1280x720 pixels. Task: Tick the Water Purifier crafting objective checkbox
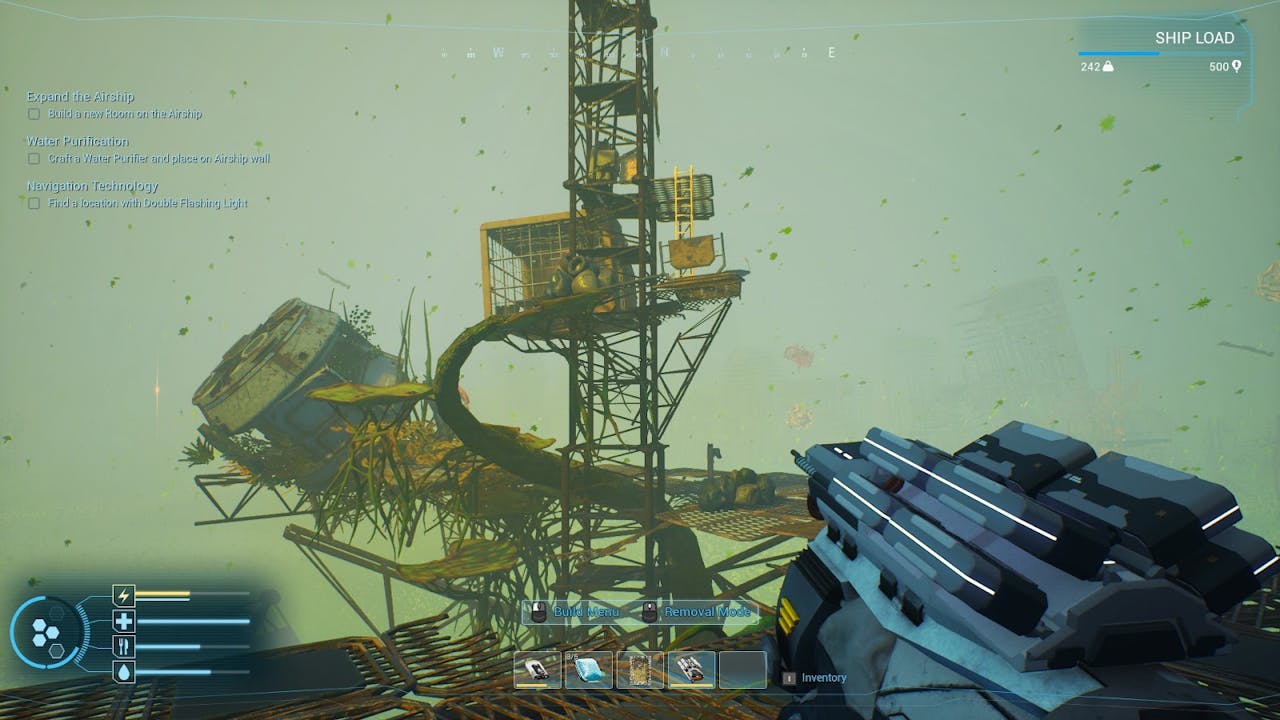34,159
